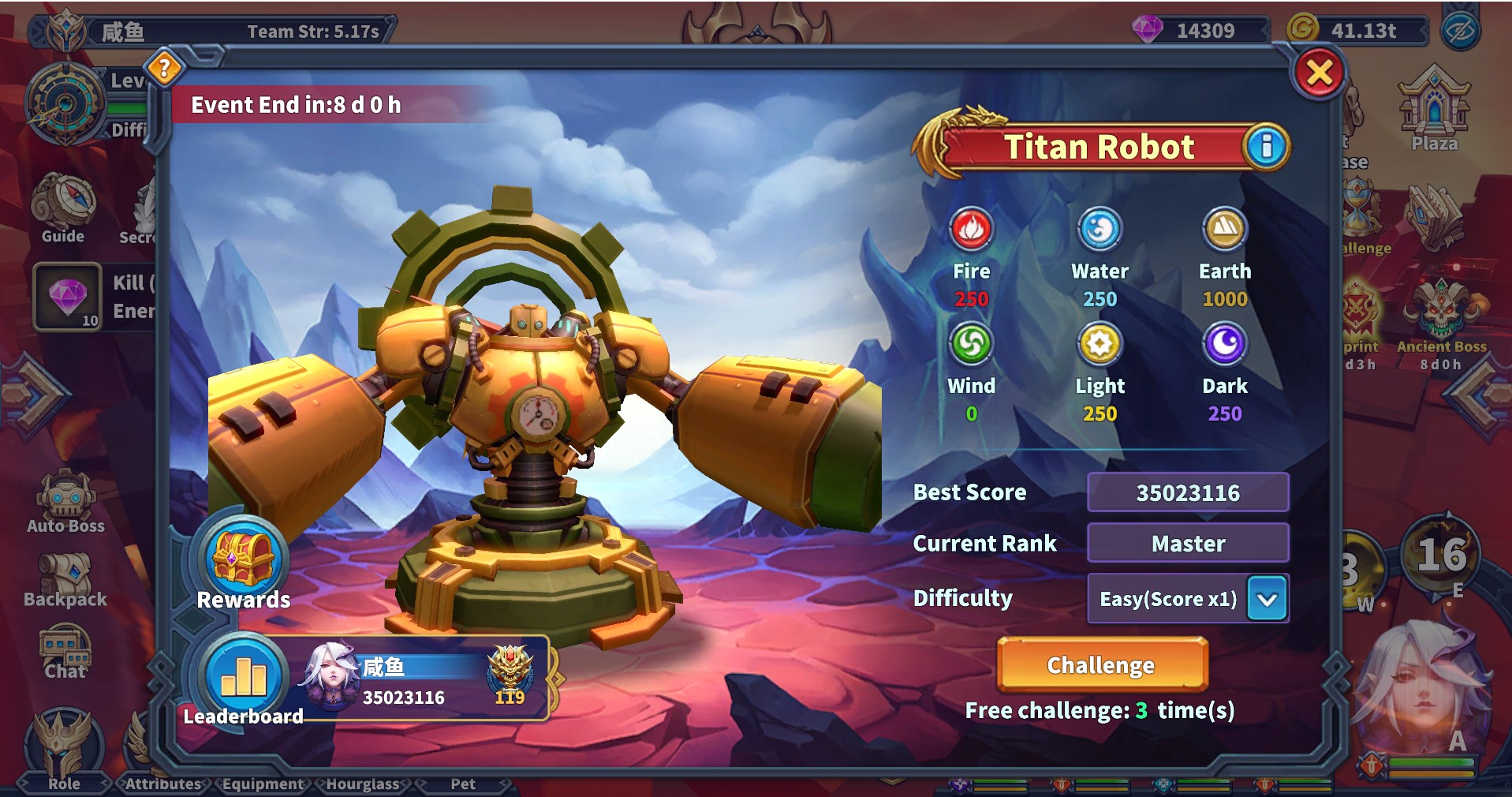Click the orange question mark help icon
Viewport: 1512px width, 797px height.
(164, 69)
